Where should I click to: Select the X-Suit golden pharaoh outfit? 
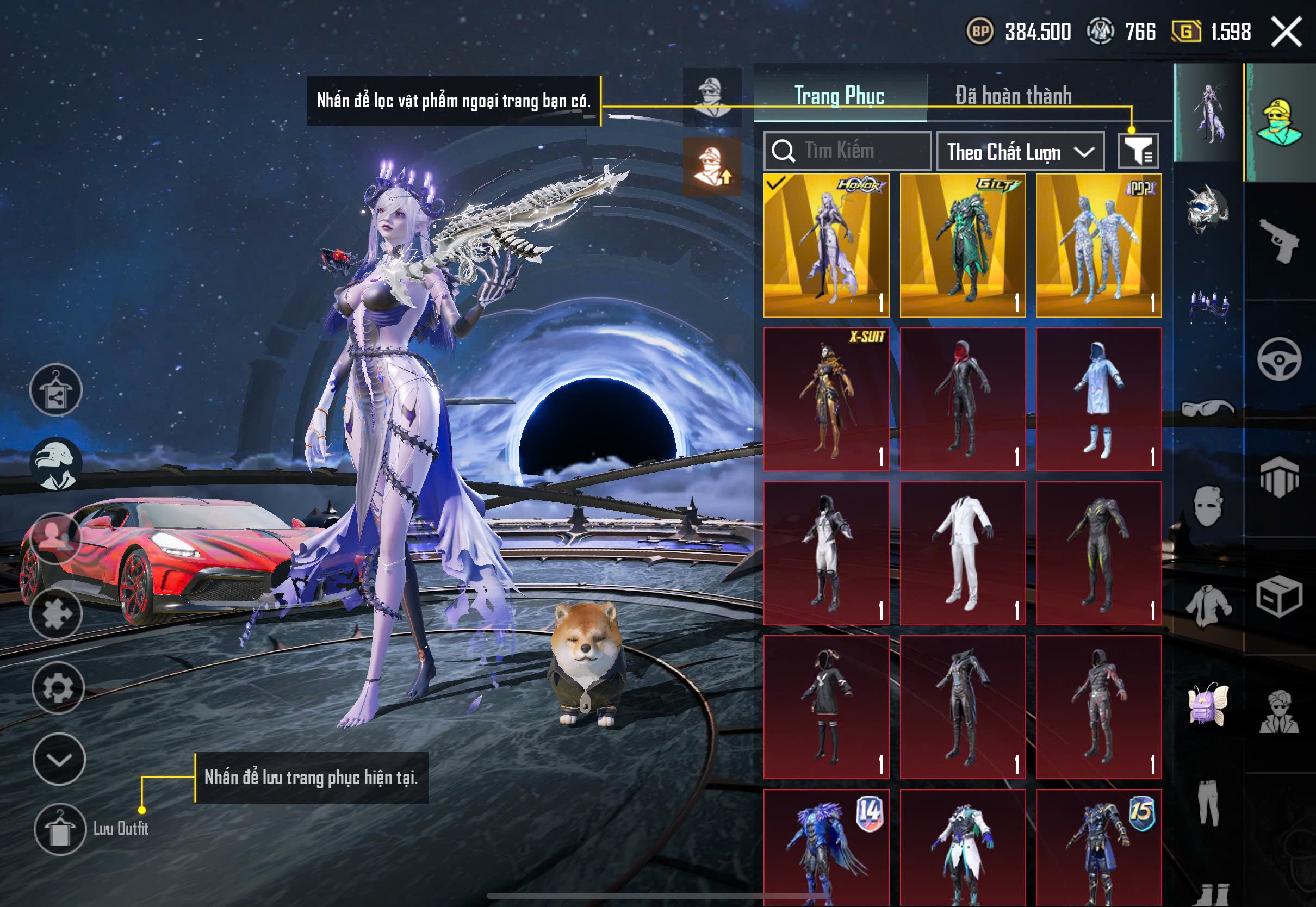coord(826,399)
